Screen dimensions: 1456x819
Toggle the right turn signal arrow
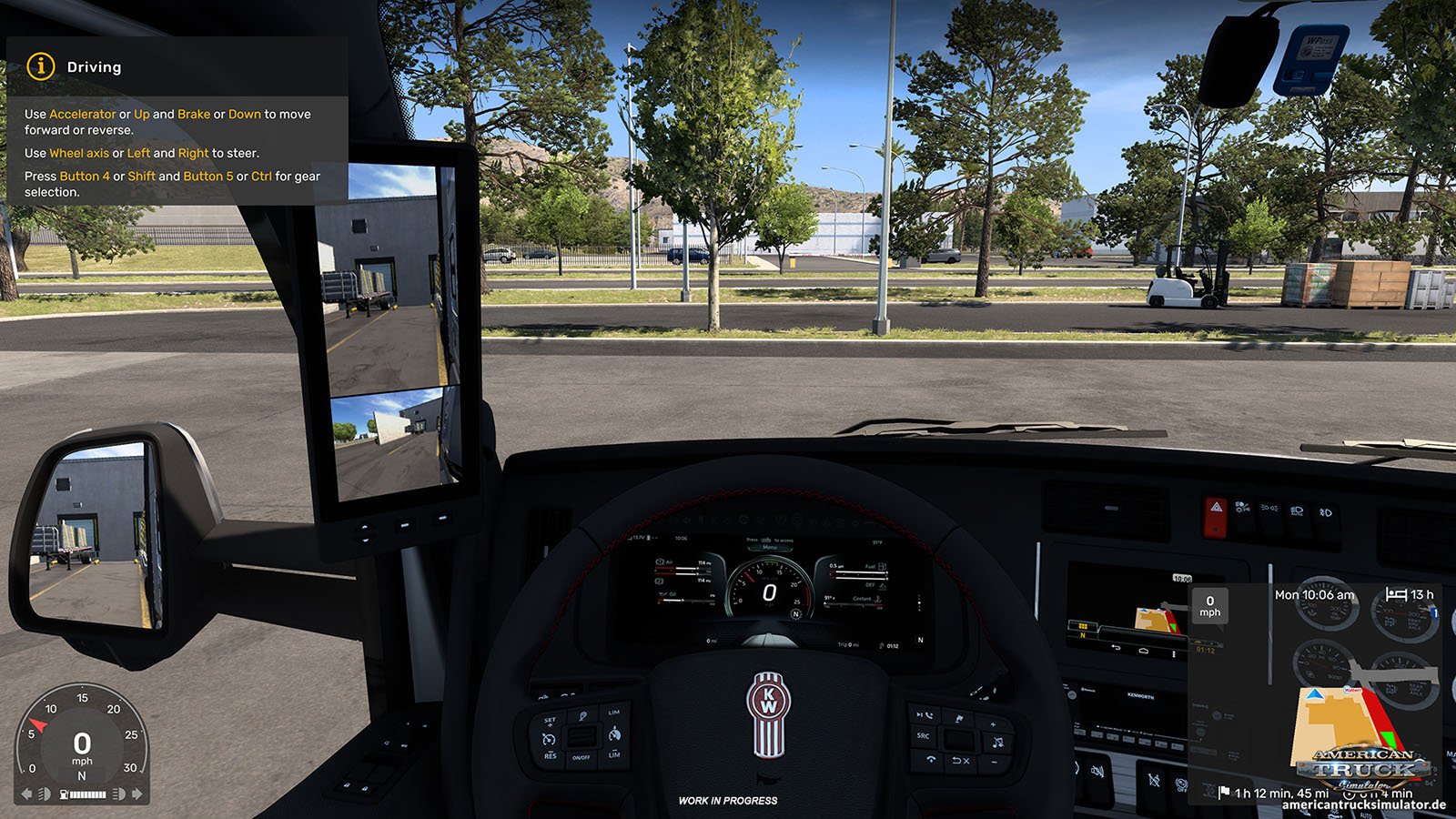(137, 794)
